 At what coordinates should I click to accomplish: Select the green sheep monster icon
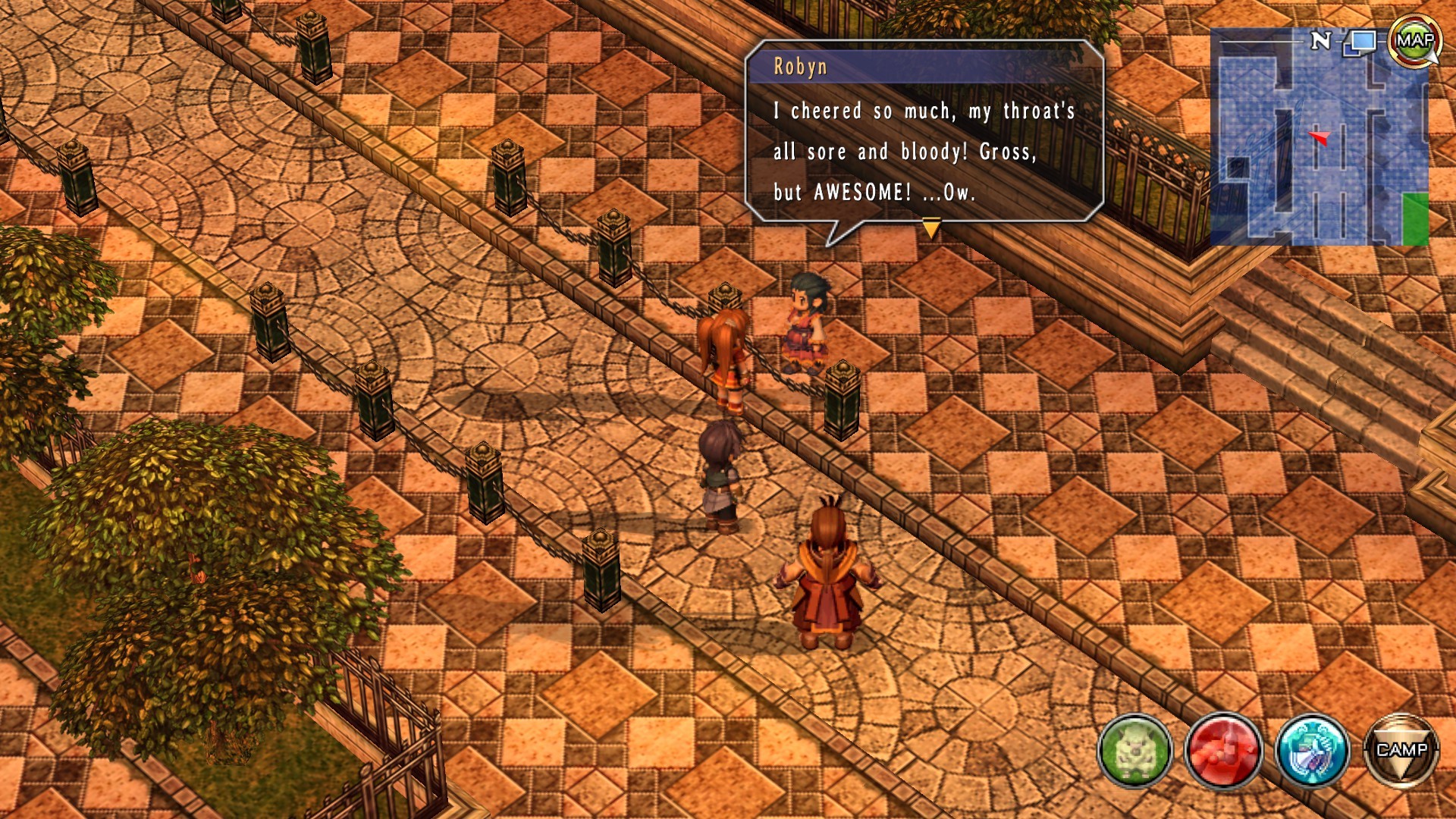(x=1134, y=751)
